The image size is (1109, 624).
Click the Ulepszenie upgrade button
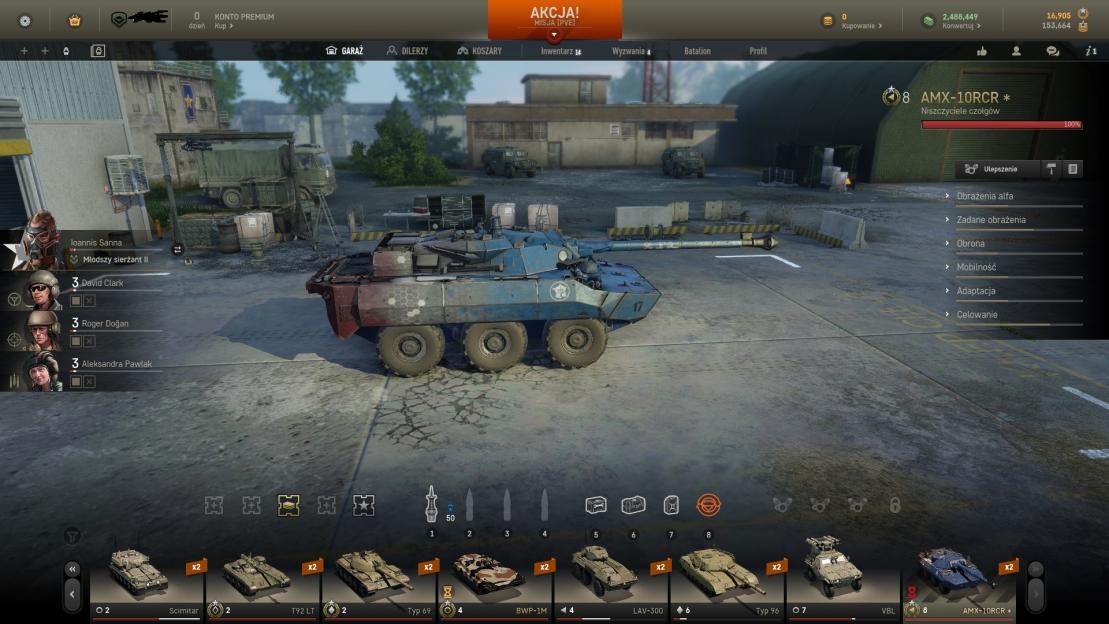pos(996,169)
